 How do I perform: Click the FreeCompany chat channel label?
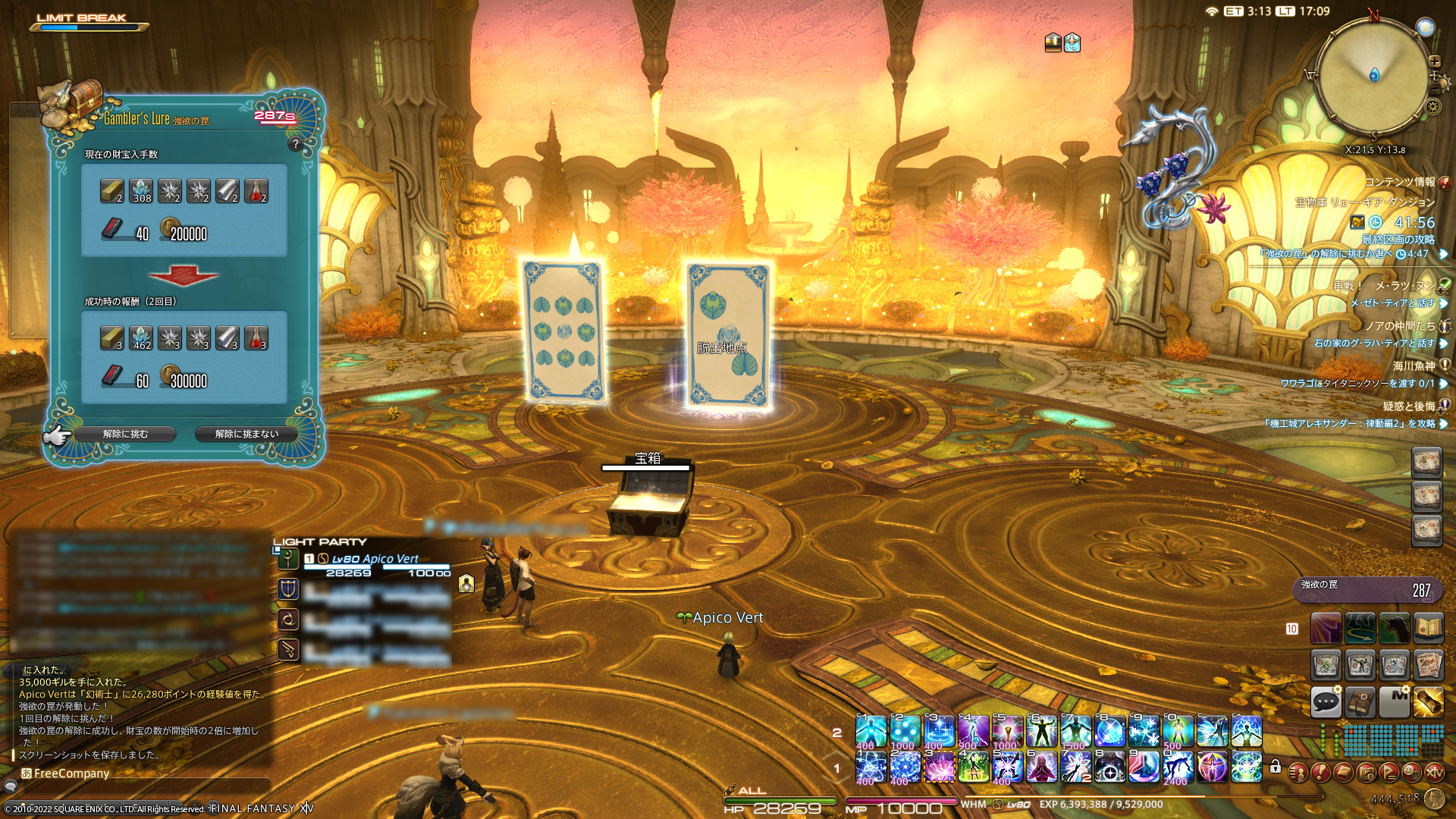pyautogui.click(x=71, y=773)
